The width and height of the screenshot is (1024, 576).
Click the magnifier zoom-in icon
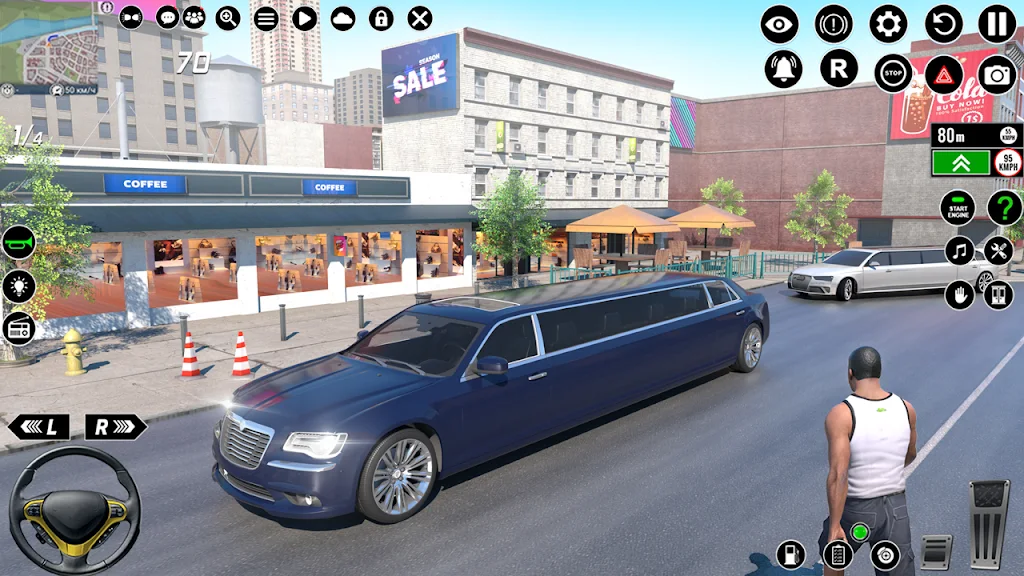point(228,17)
